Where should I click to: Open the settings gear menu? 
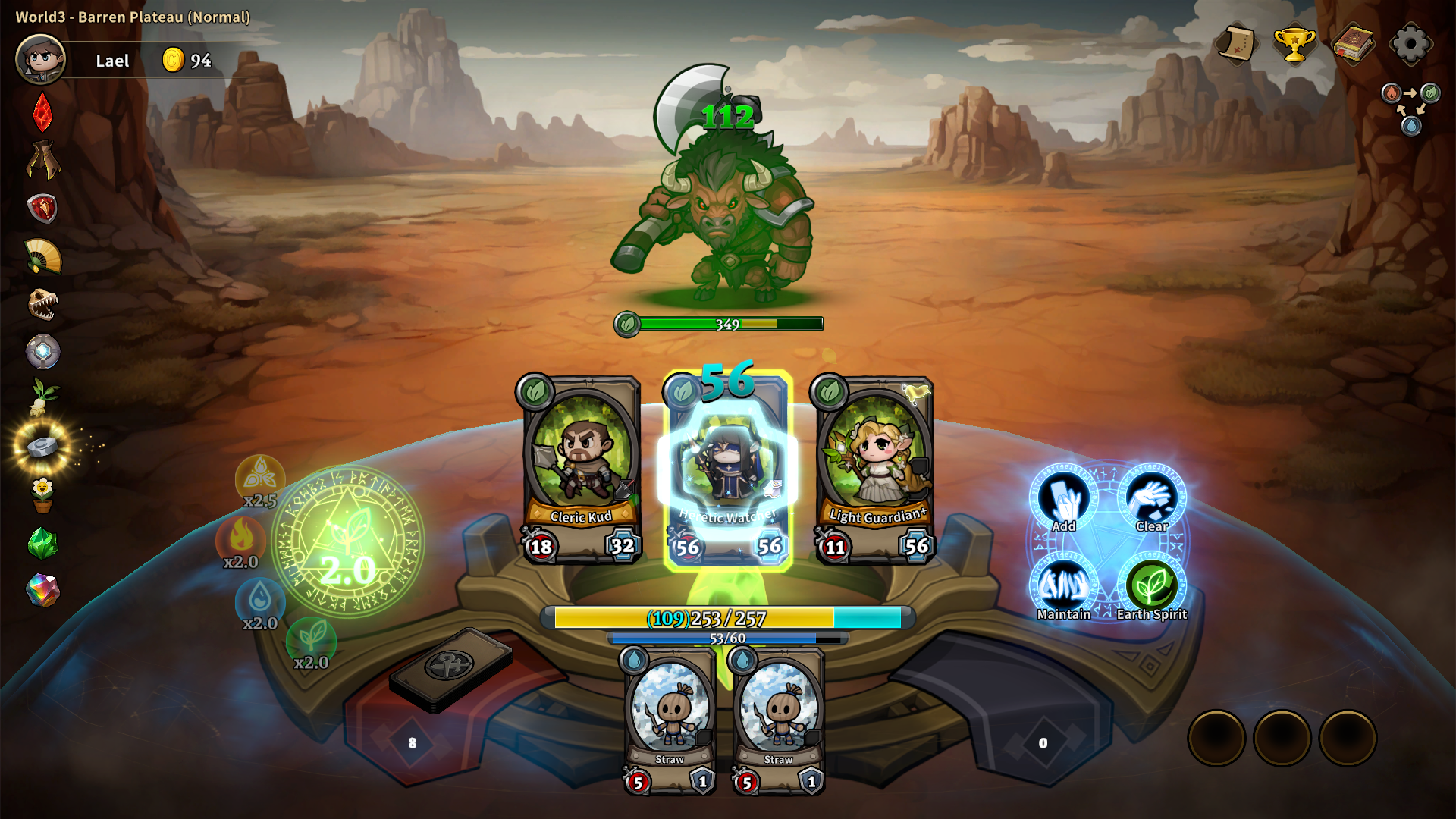1410,44
